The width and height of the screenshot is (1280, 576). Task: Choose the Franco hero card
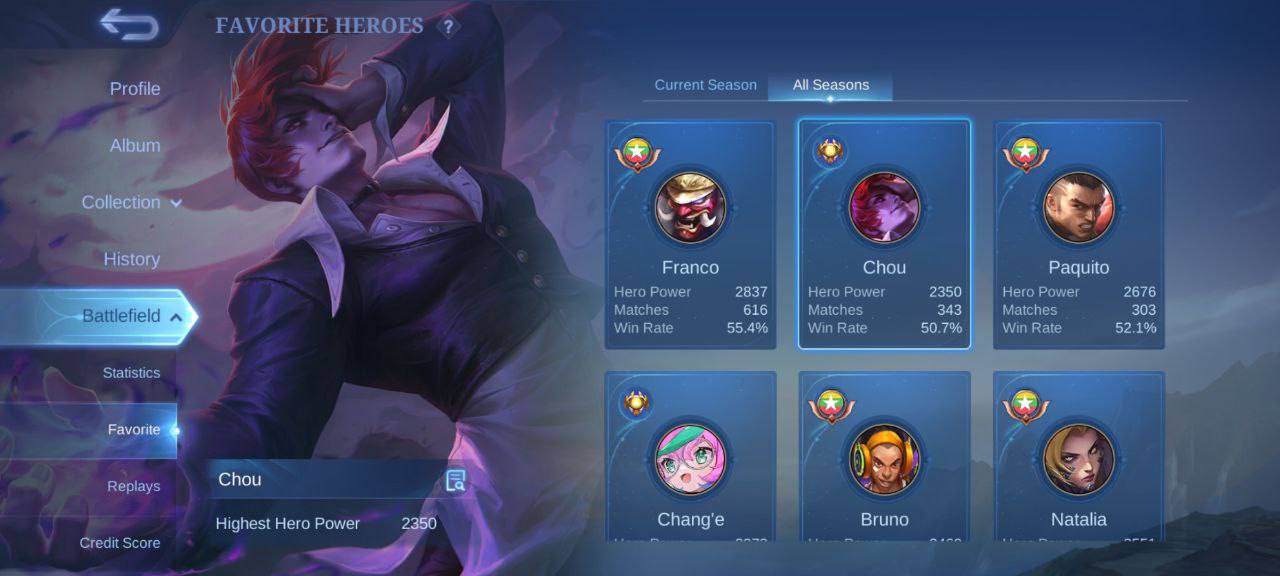point(690,235)
